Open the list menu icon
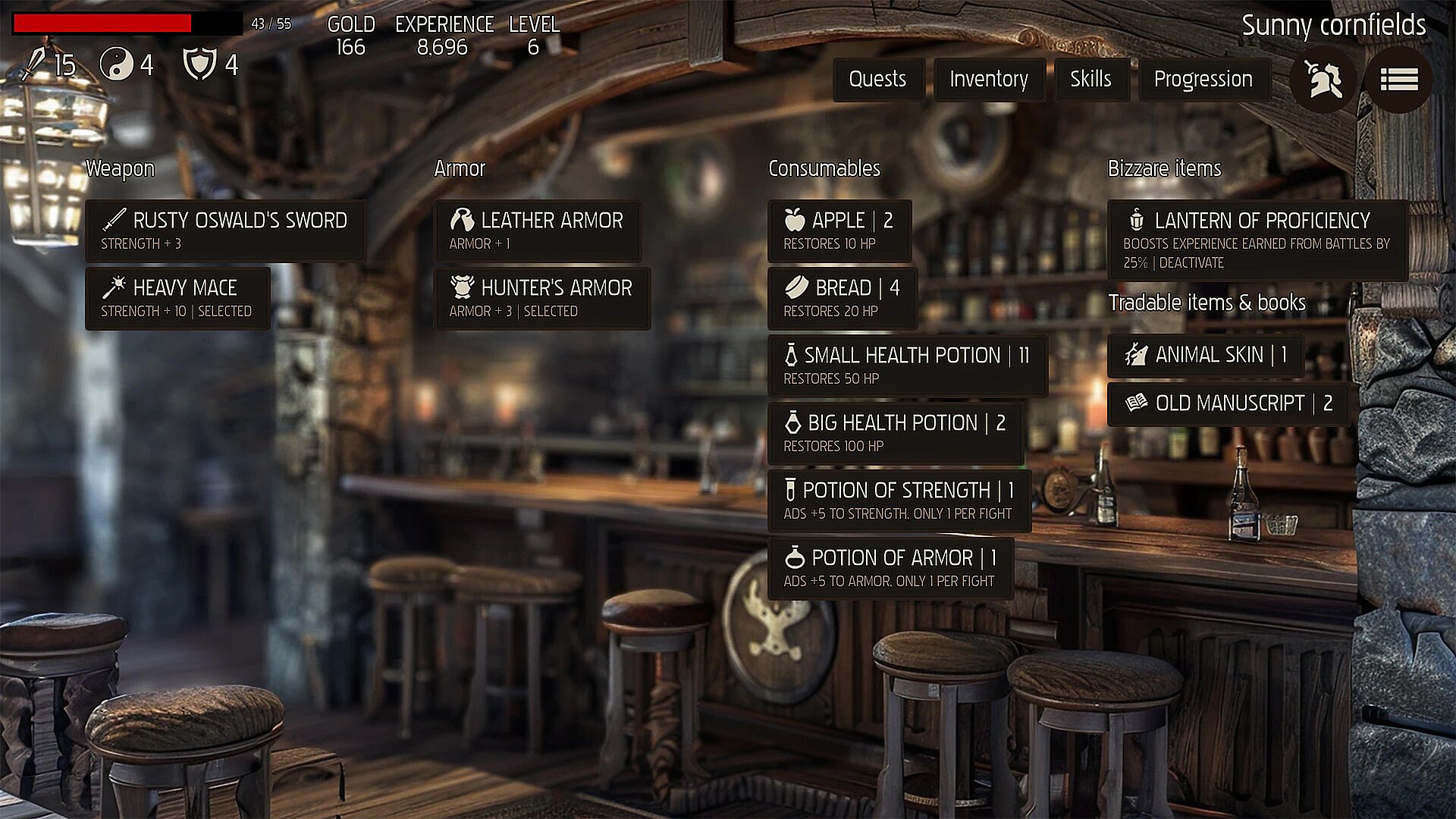This screenshot has height=819, width=1456. click(x=1399, y=80)
